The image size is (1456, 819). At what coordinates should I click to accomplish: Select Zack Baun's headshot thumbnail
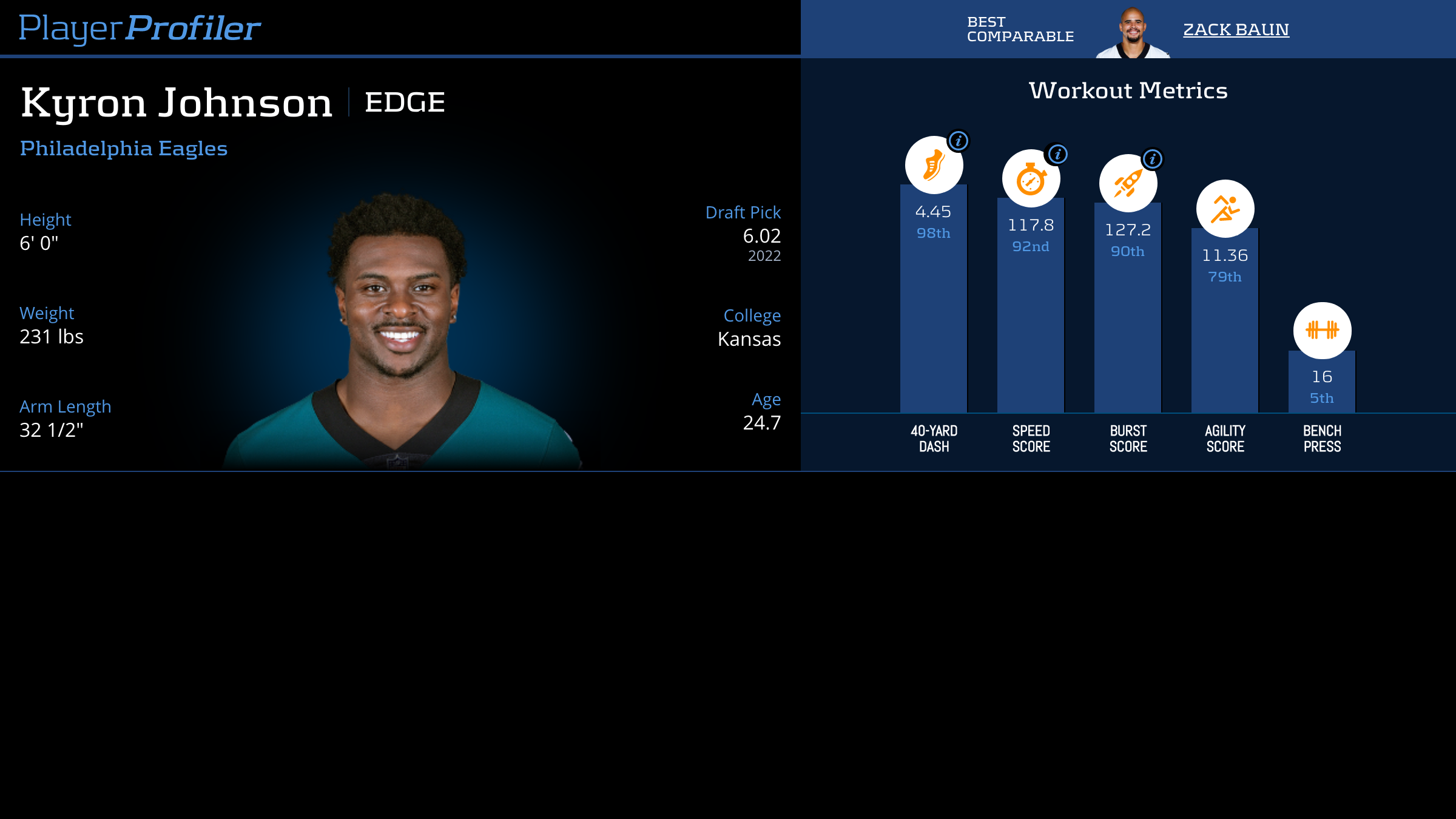point(1133,33)
